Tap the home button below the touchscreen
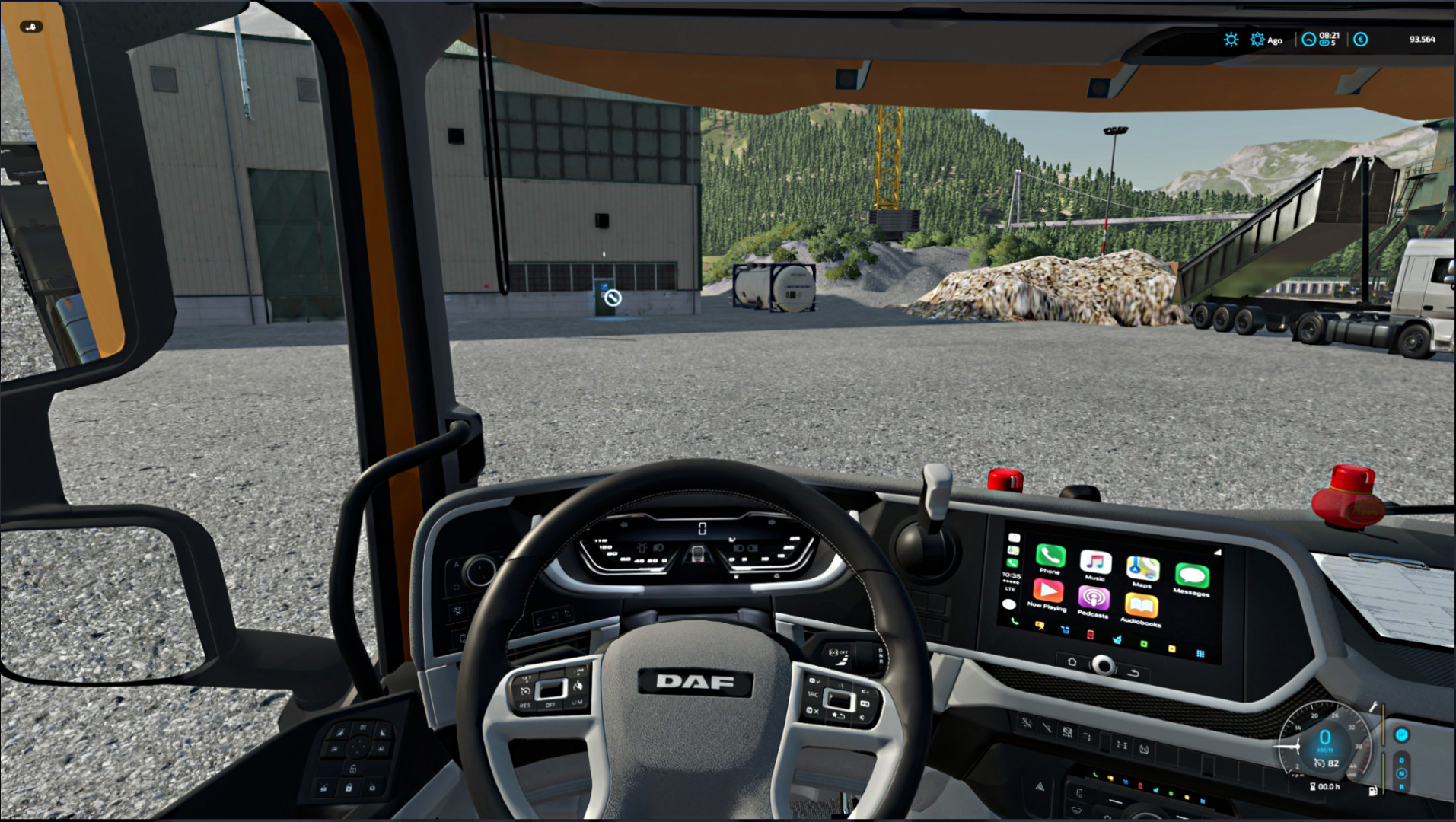Screen dimensions: 1456x822 pyautogui.click(x=1072, y=661)
